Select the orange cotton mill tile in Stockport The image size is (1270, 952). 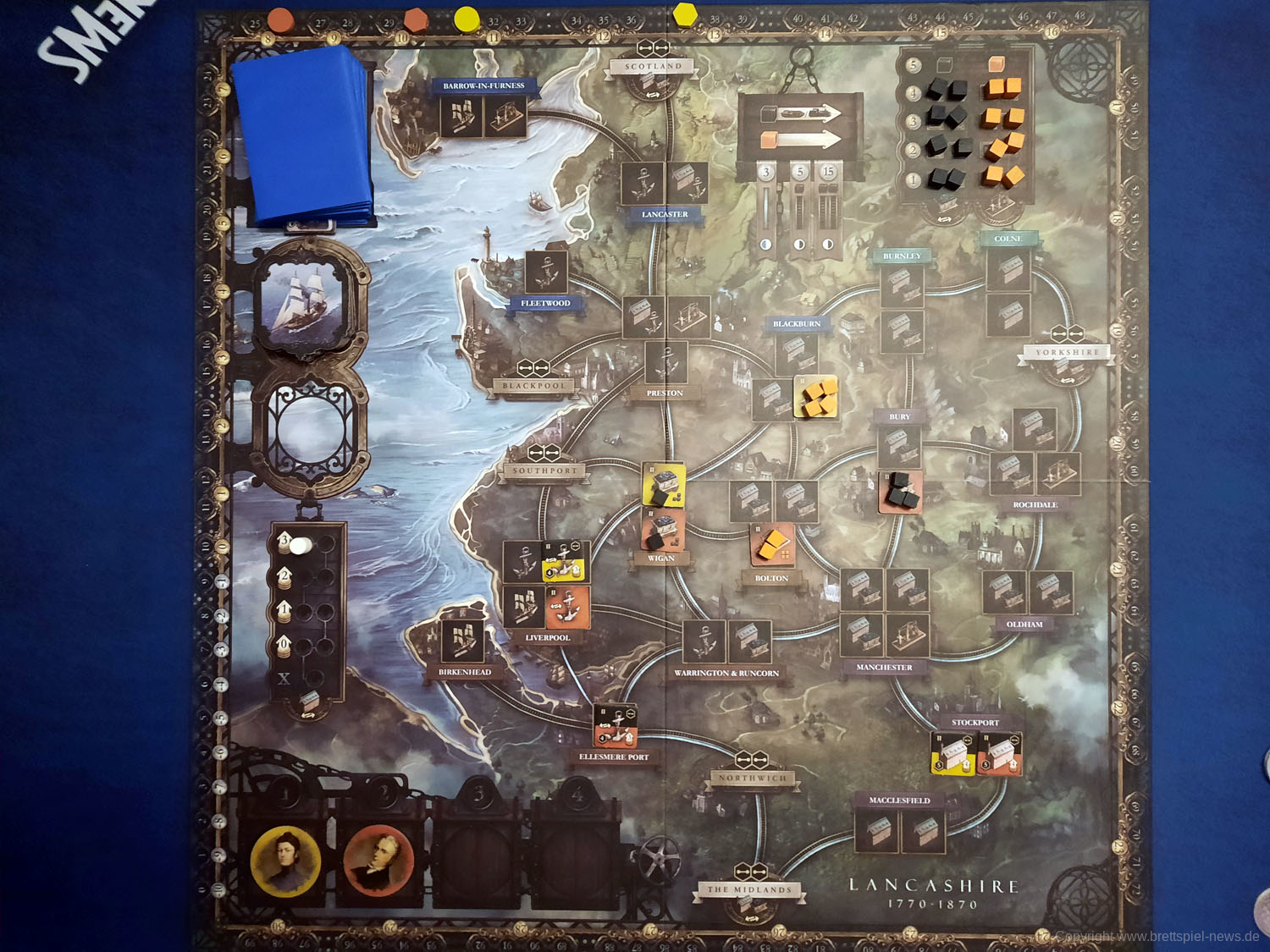click(1000, 753)
